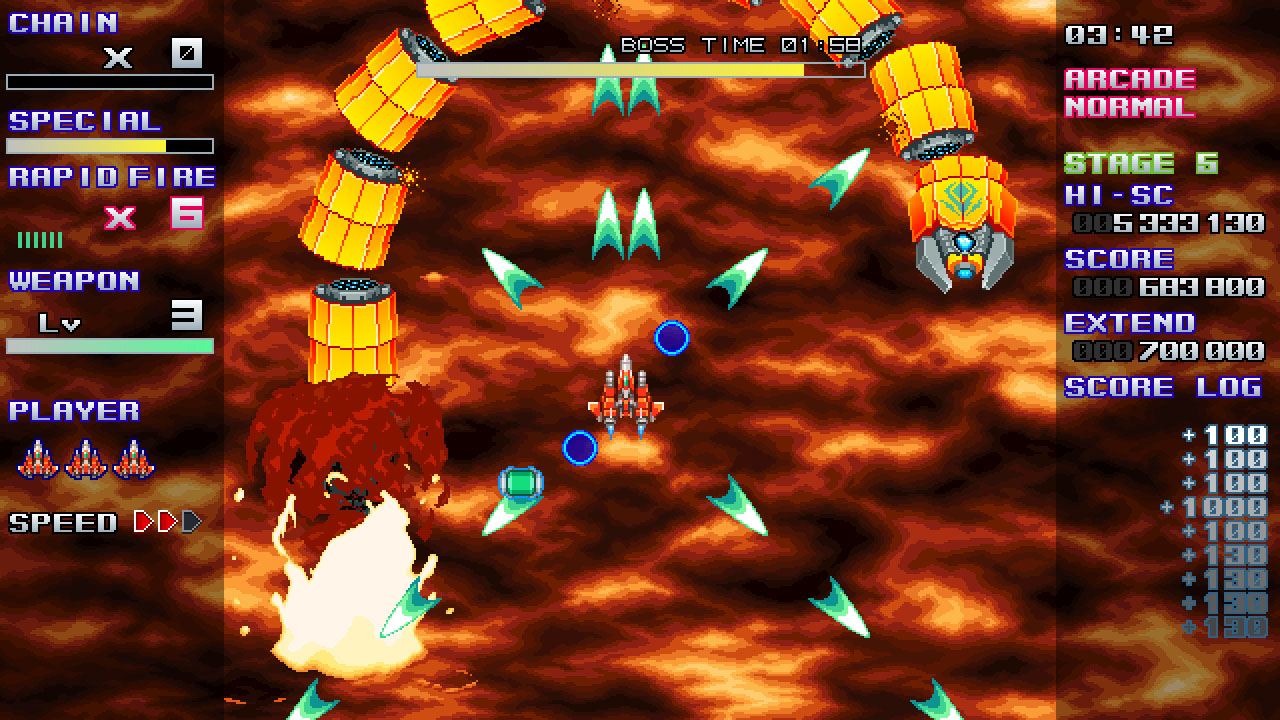The height and width of the screenshot is (720, 1280).
Task: Expand the WEAPON level section
Action: pyautogui.click(x=75, y=280)
